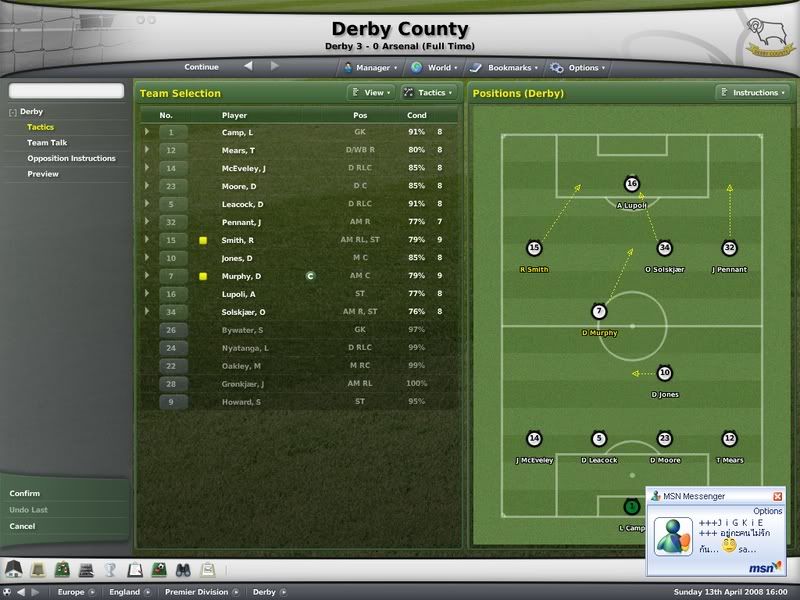Open the Tactics dropdown button
The width and height of the screenshot is (800, 600).
[x=428, y=93]
